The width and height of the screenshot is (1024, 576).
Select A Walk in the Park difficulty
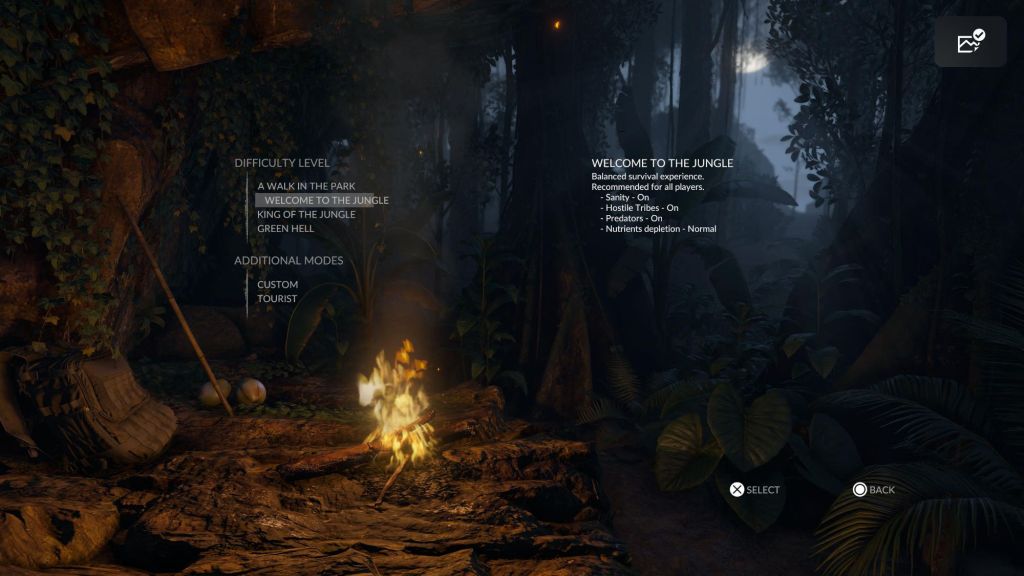306,186
